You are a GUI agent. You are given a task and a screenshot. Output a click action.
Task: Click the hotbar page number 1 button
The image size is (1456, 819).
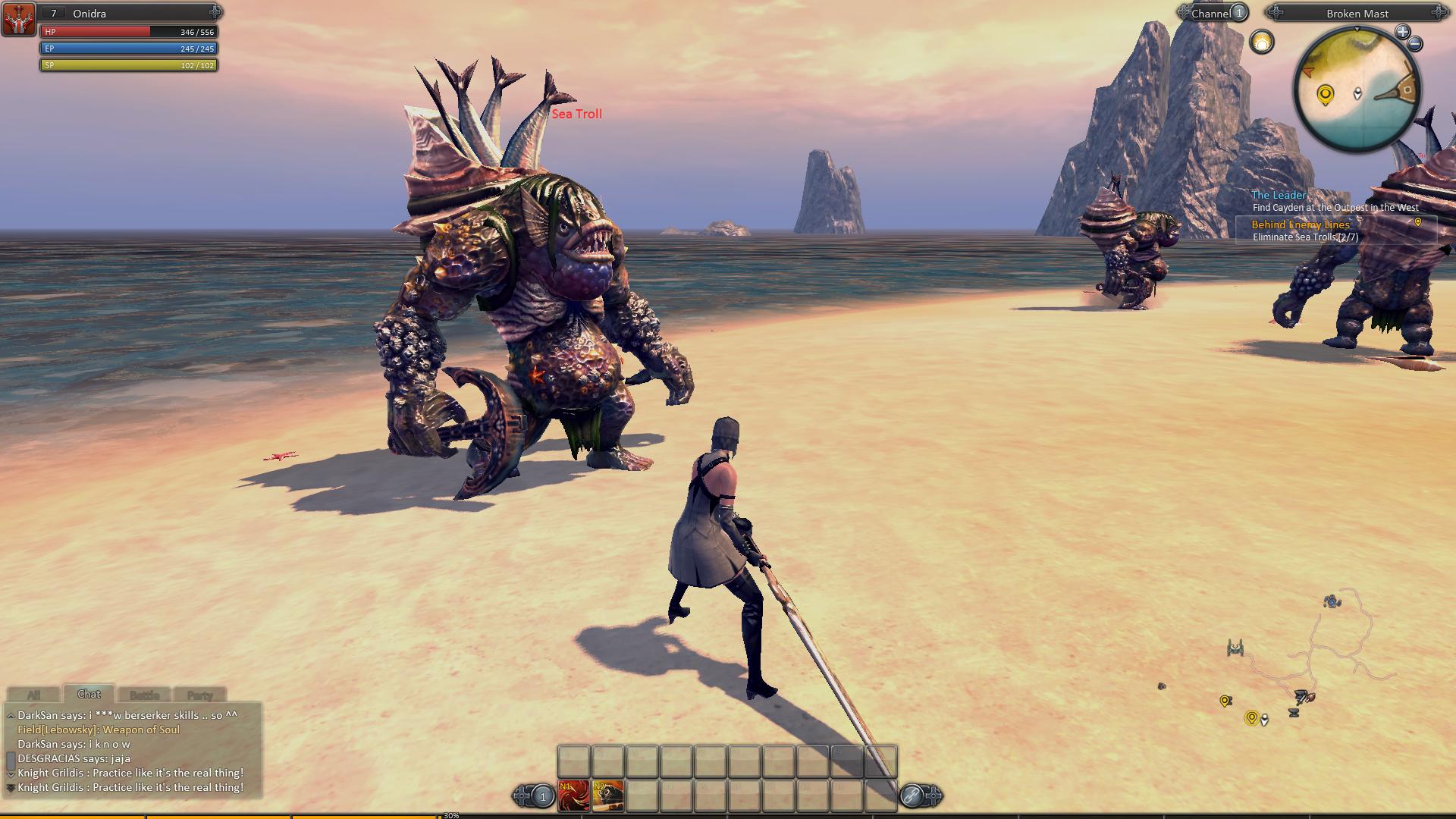click(x=542, y=796)
